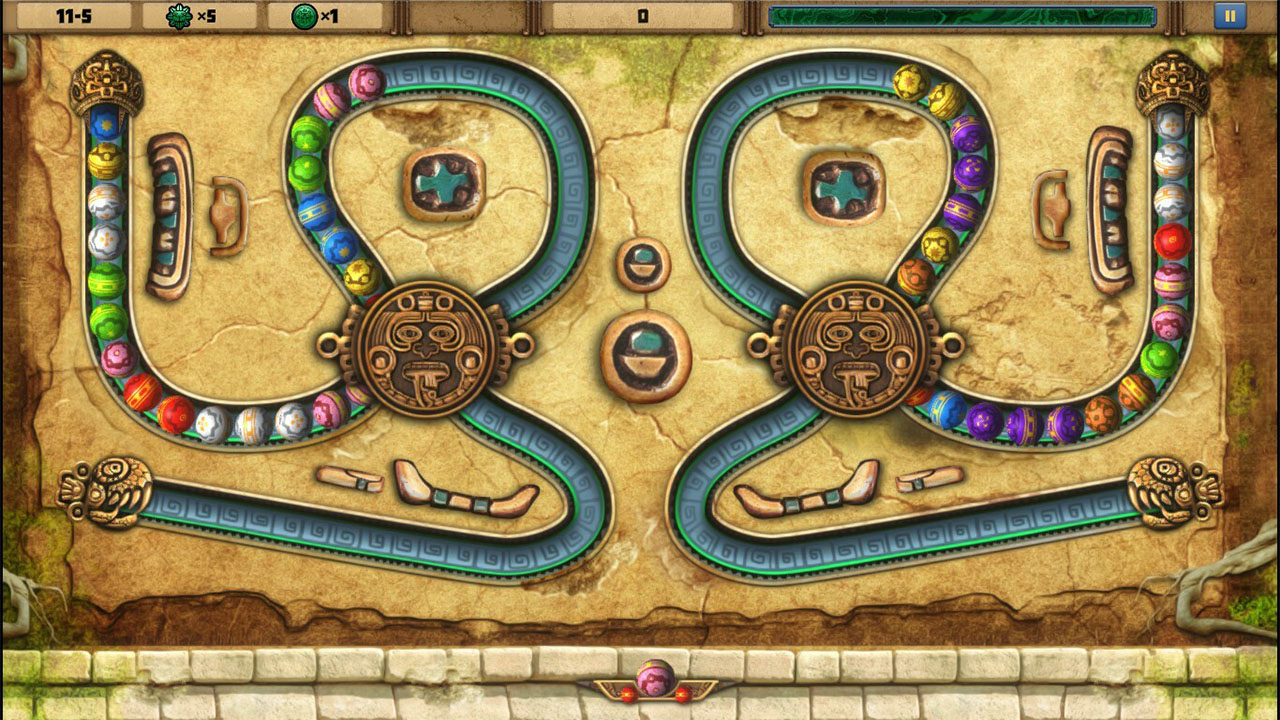Pause the game with the pause button

point(1229,14)
